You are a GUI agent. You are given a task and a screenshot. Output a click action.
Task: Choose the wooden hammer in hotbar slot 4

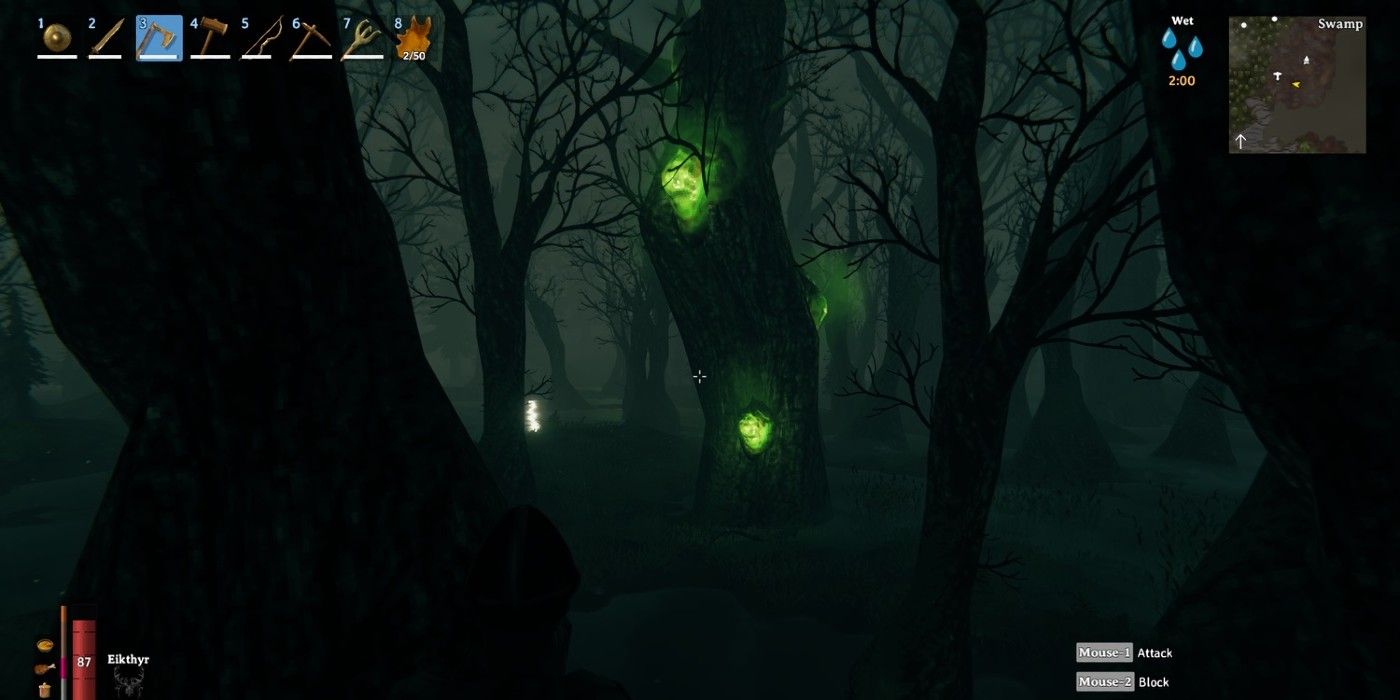click(211, 38)
